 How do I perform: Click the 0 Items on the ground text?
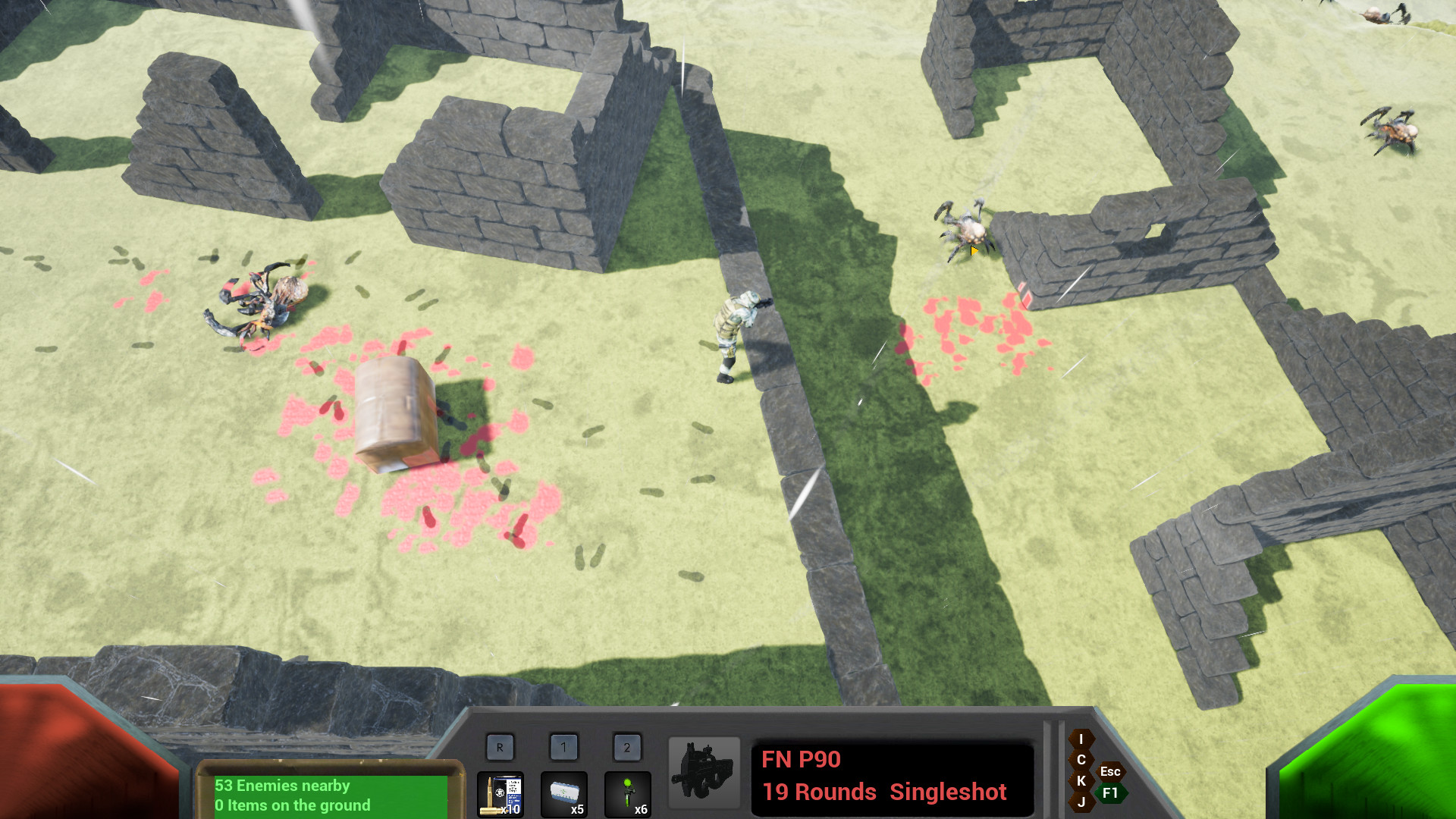293,806
